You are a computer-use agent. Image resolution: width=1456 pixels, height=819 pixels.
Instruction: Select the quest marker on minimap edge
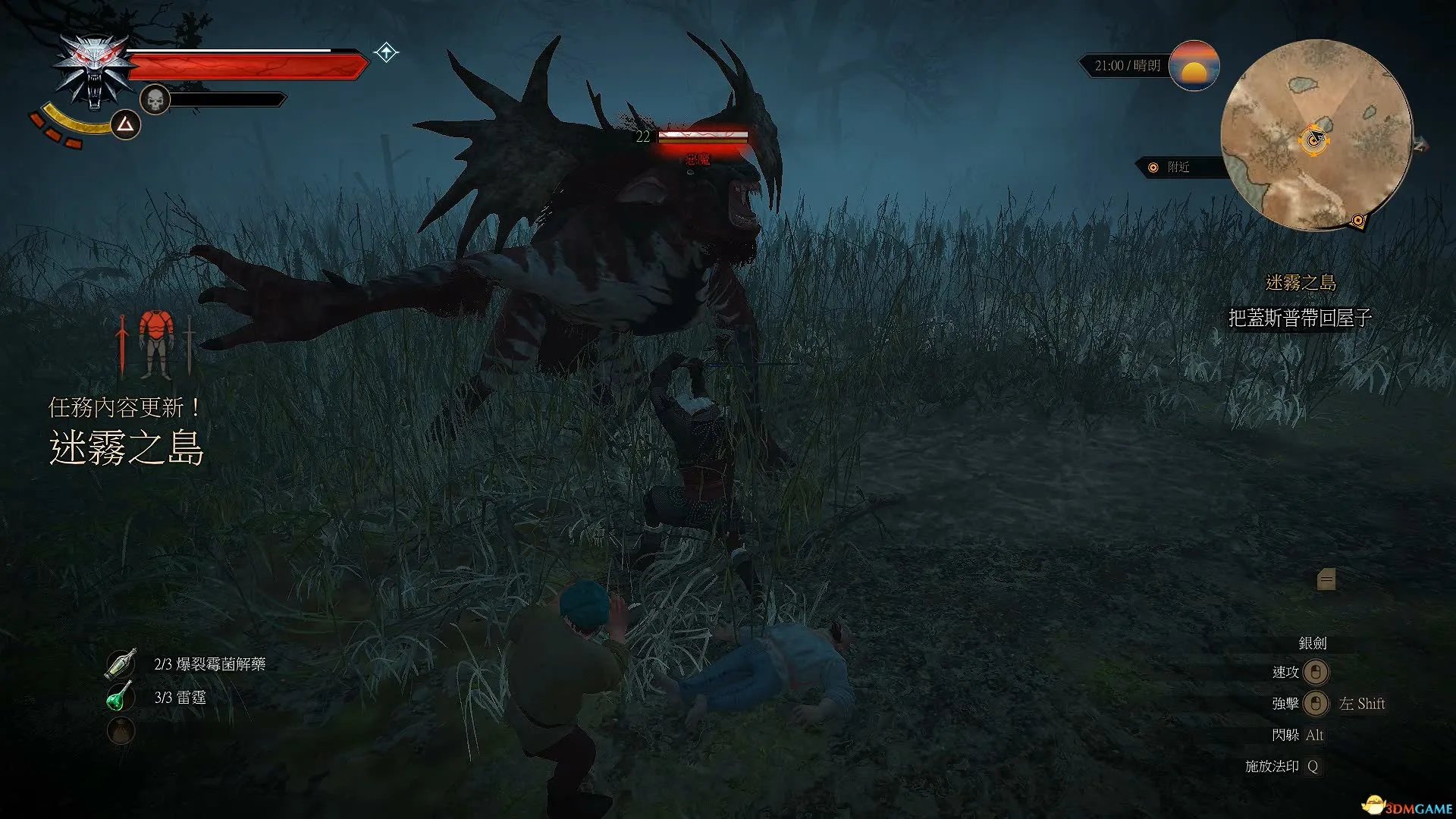1357,221
